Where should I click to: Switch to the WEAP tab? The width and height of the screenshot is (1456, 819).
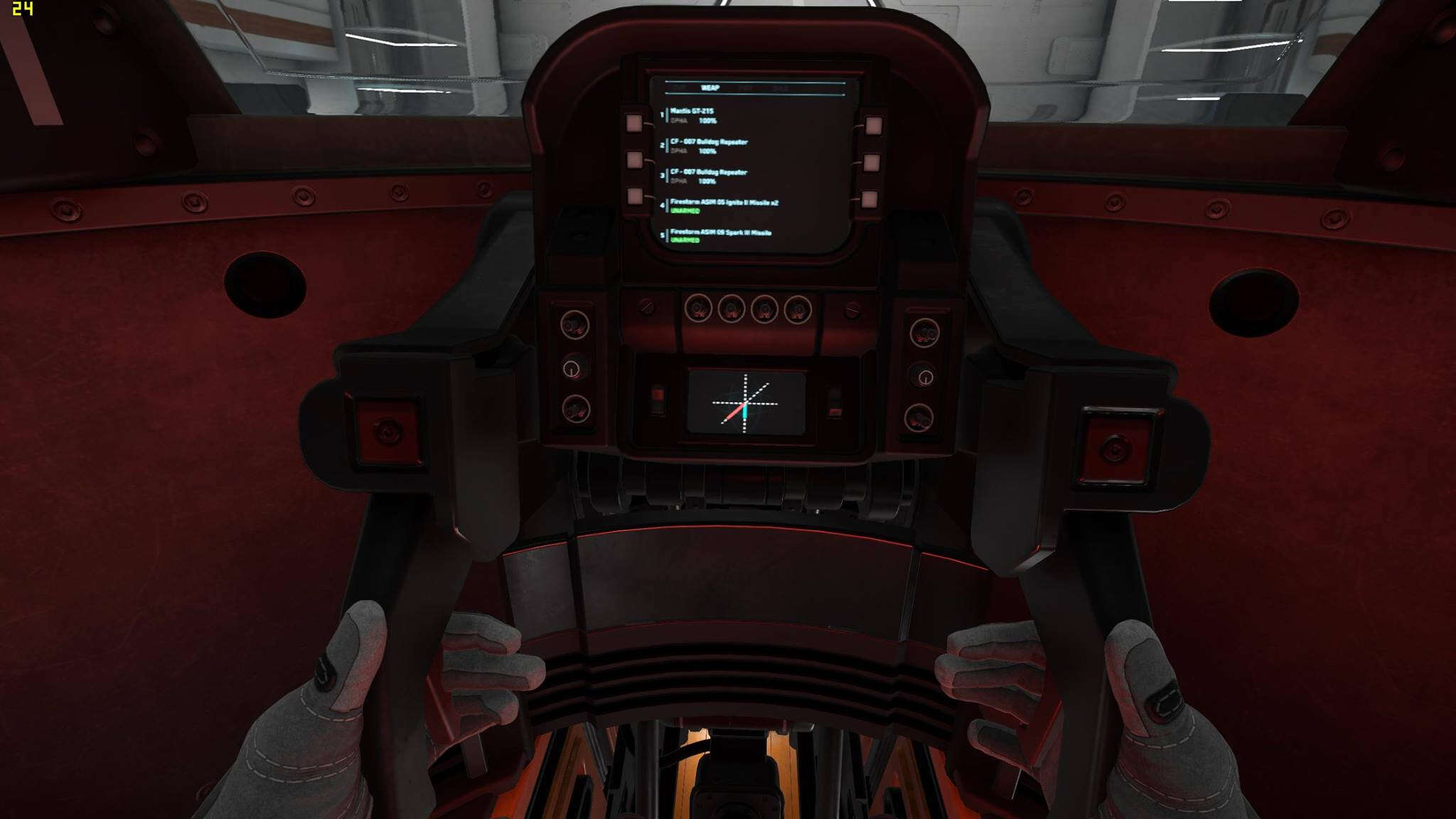pos(710,88)
